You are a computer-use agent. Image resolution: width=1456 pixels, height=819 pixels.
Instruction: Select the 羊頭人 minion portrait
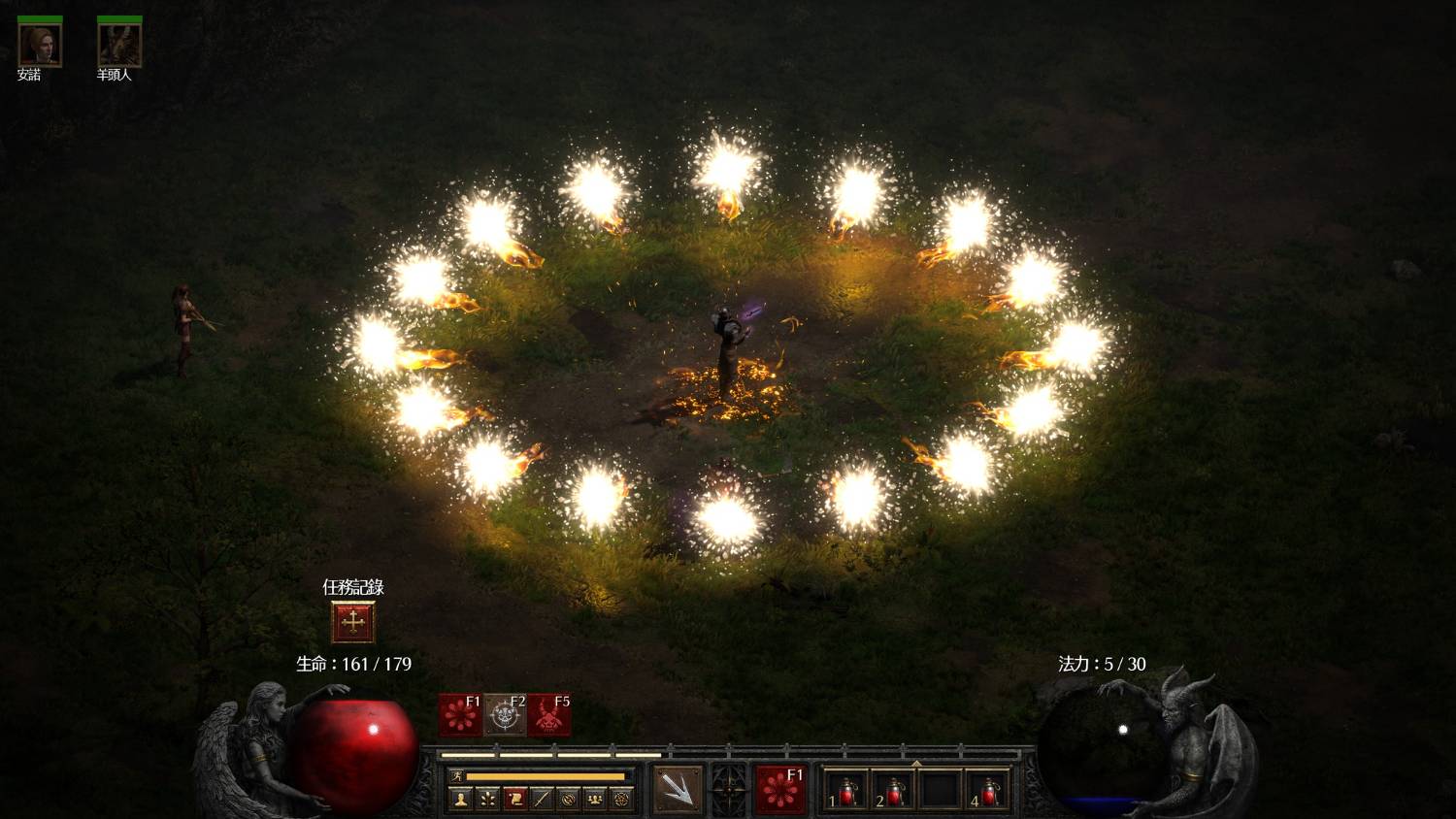click(x=119, y=45)
